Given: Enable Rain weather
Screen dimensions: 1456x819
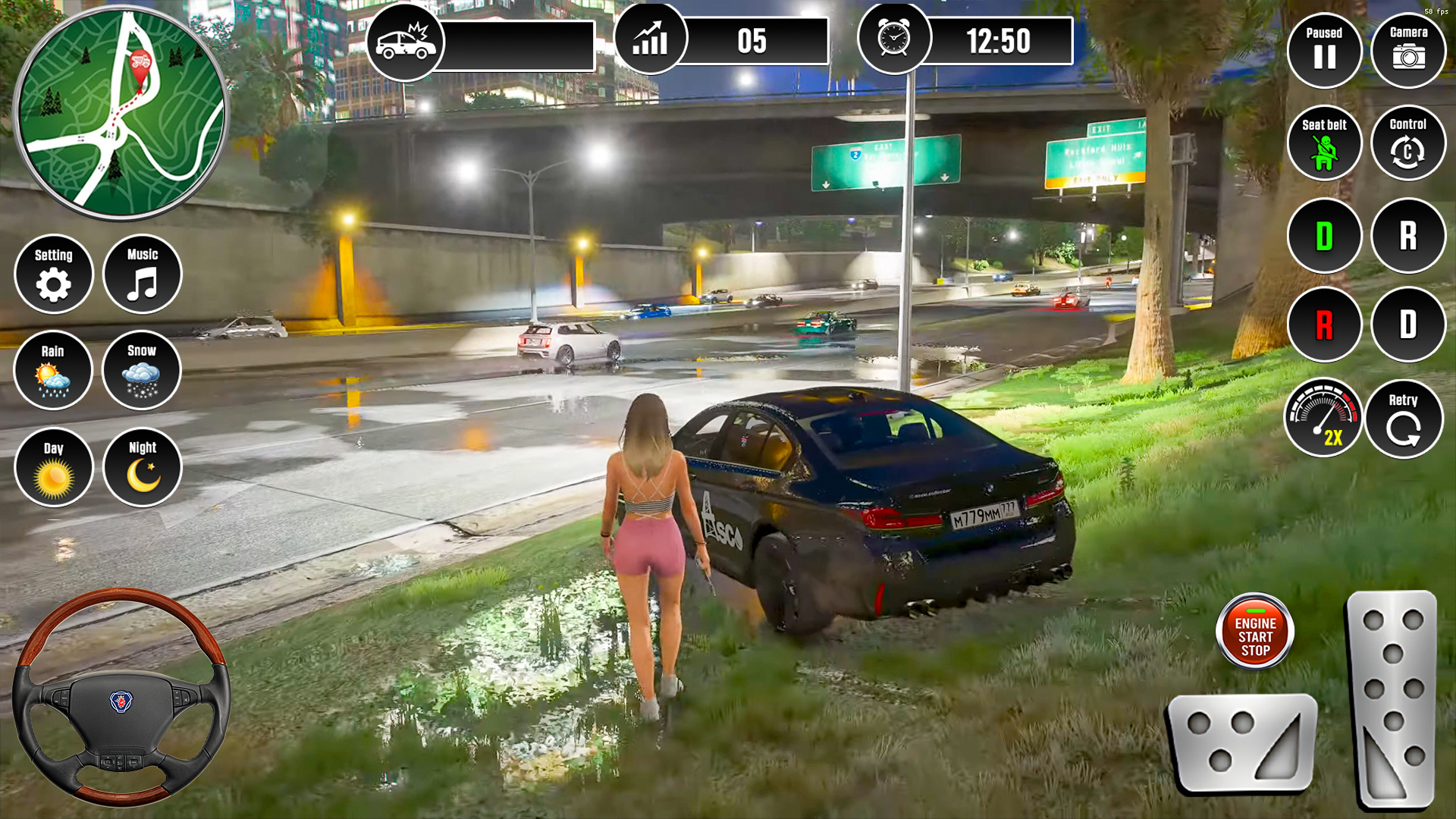Looking at the screenshot, I should pos(53,370).
